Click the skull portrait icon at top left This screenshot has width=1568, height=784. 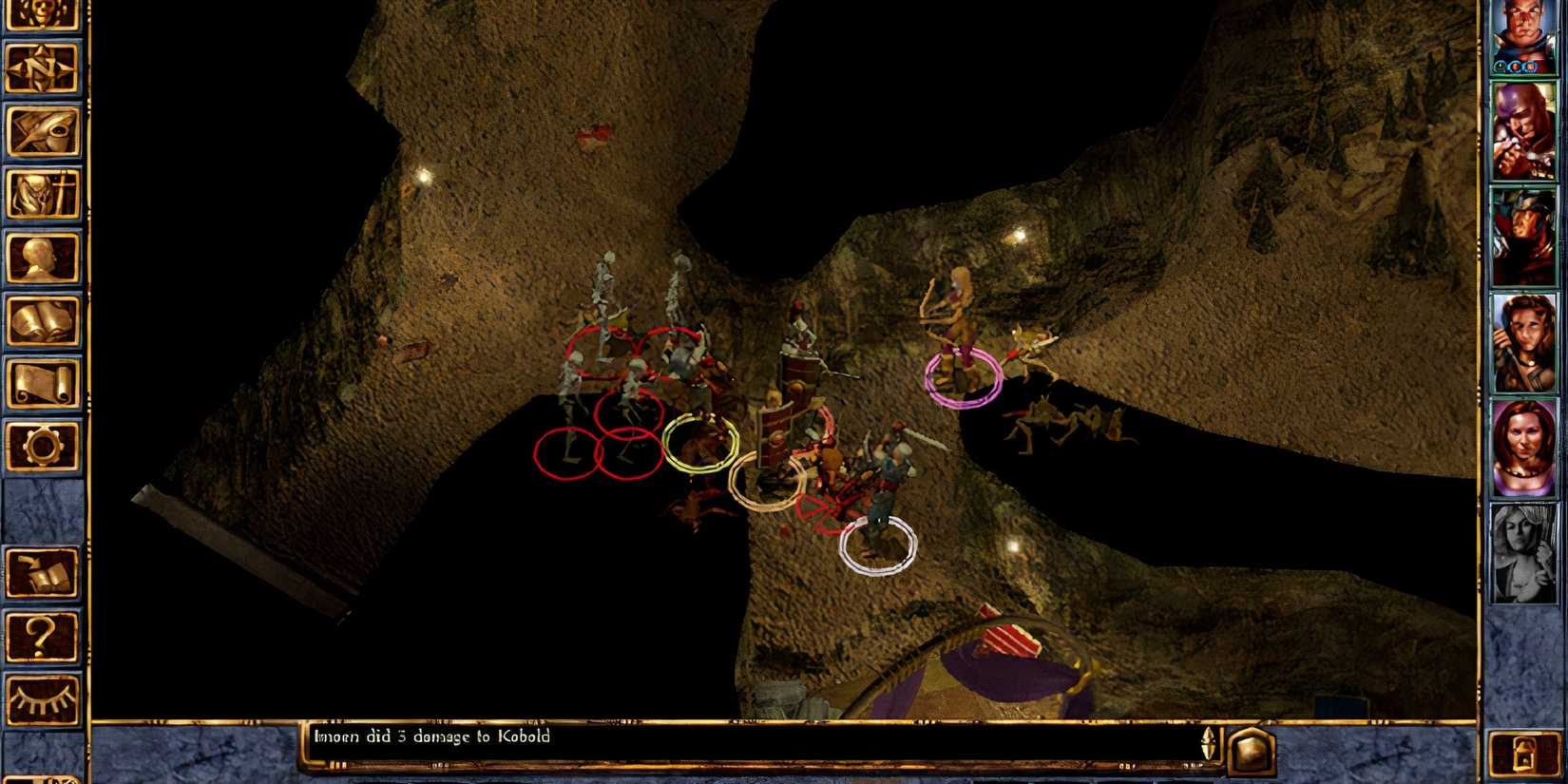(43, 15)
